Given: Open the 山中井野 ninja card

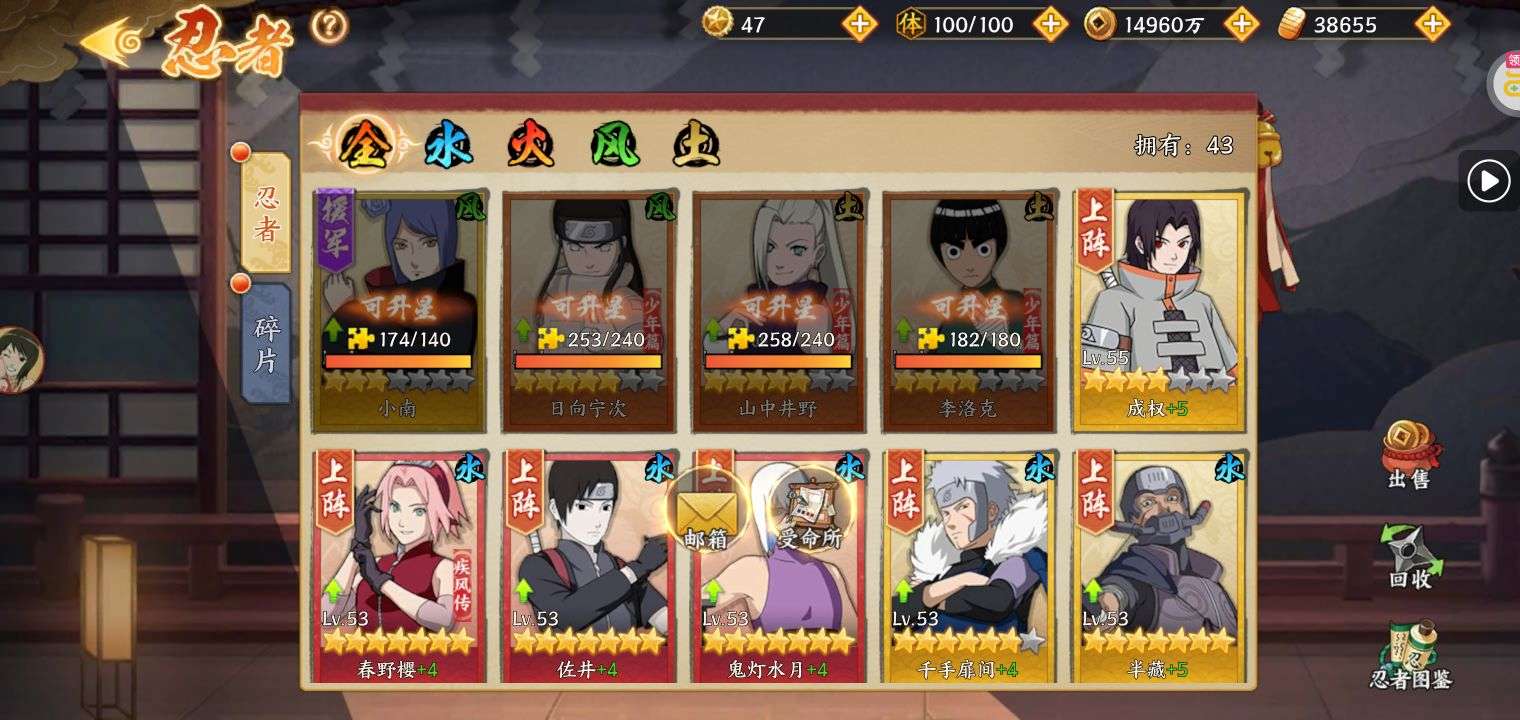Looking at the screenshot, I should point(778,310).
